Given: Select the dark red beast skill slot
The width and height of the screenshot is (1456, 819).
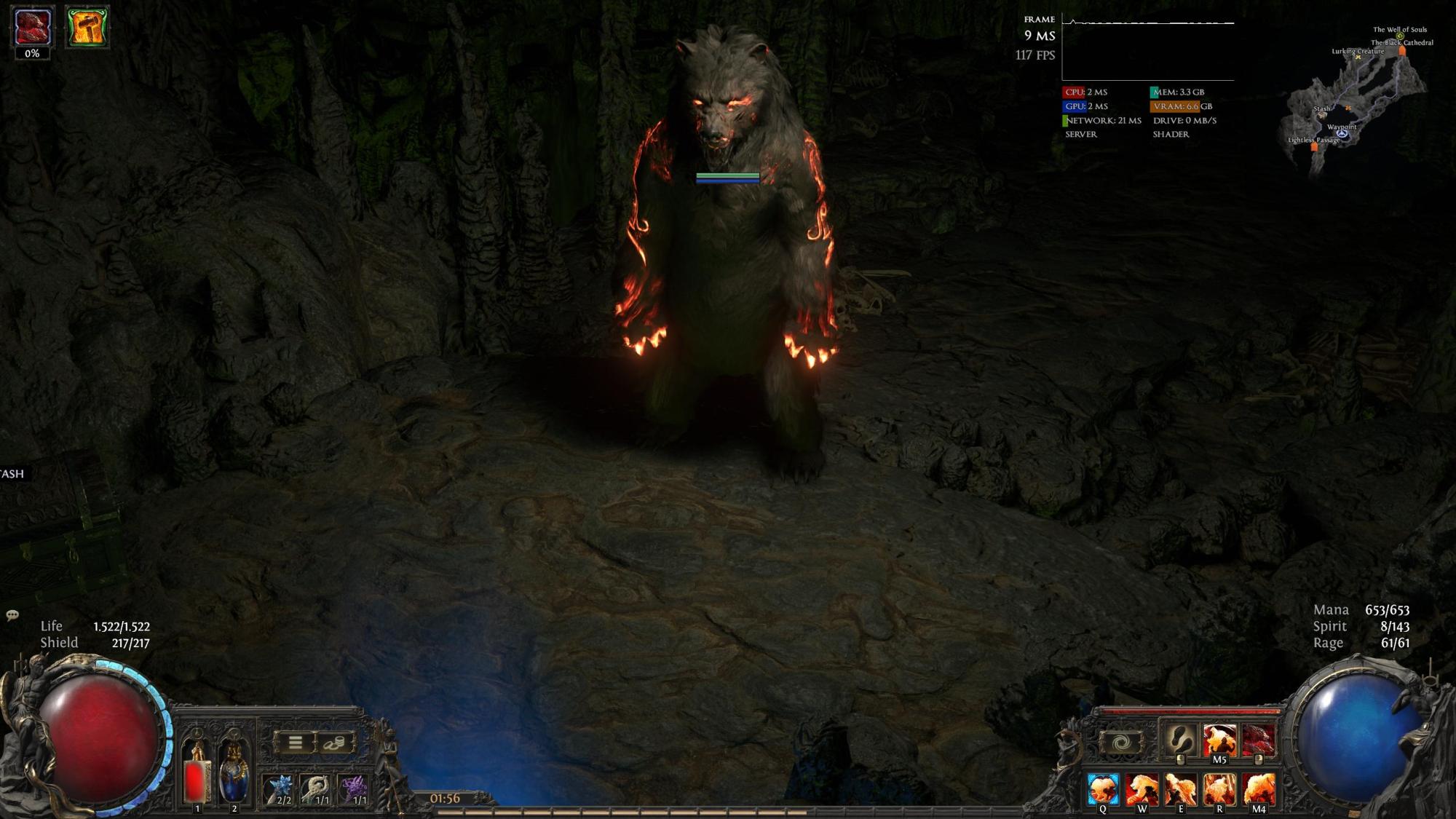Looking at the screenshot, I should click(1258, 740).
